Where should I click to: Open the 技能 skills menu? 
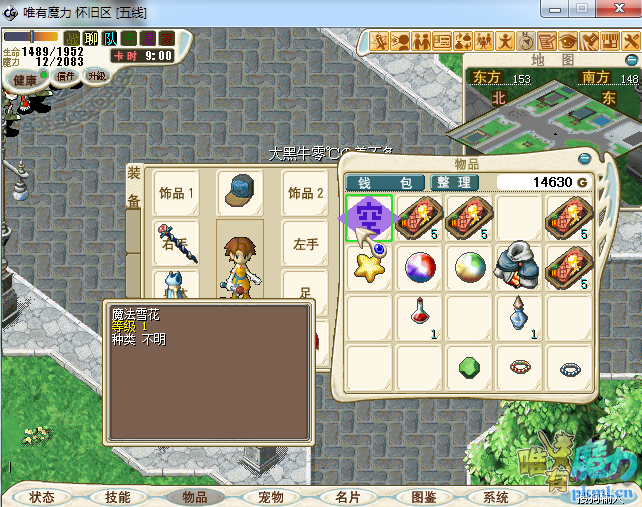pyautogui.click(x=117, y=497)
